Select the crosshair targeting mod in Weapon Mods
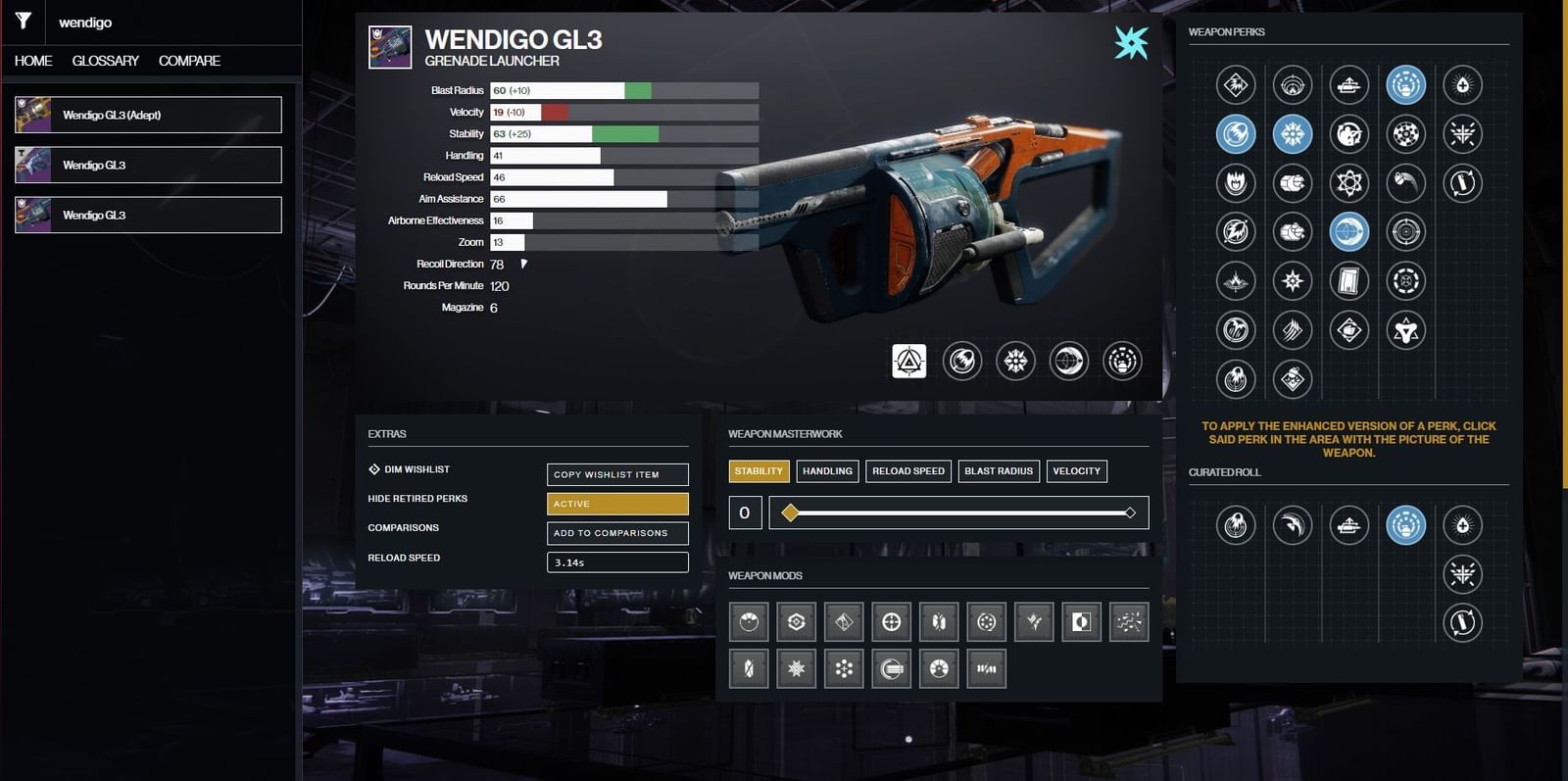 (892, 621)
